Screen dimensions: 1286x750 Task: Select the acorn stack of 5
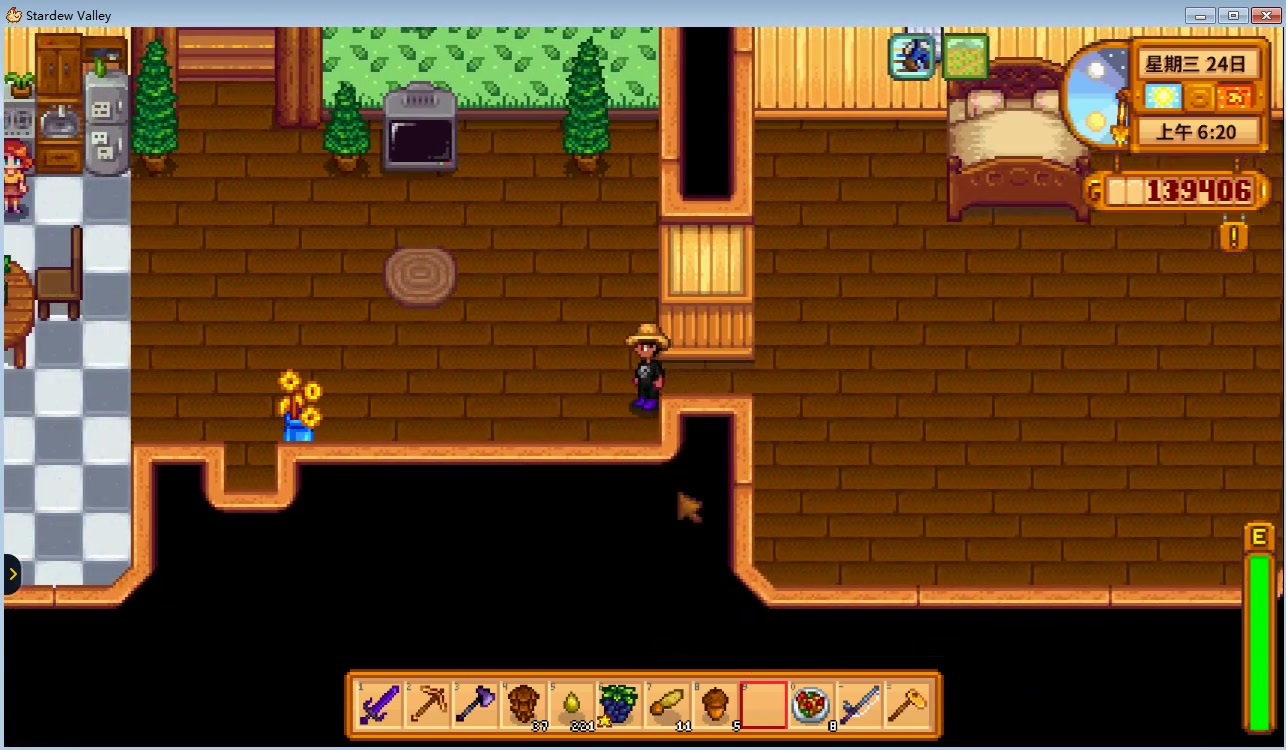tap(715, 706)
